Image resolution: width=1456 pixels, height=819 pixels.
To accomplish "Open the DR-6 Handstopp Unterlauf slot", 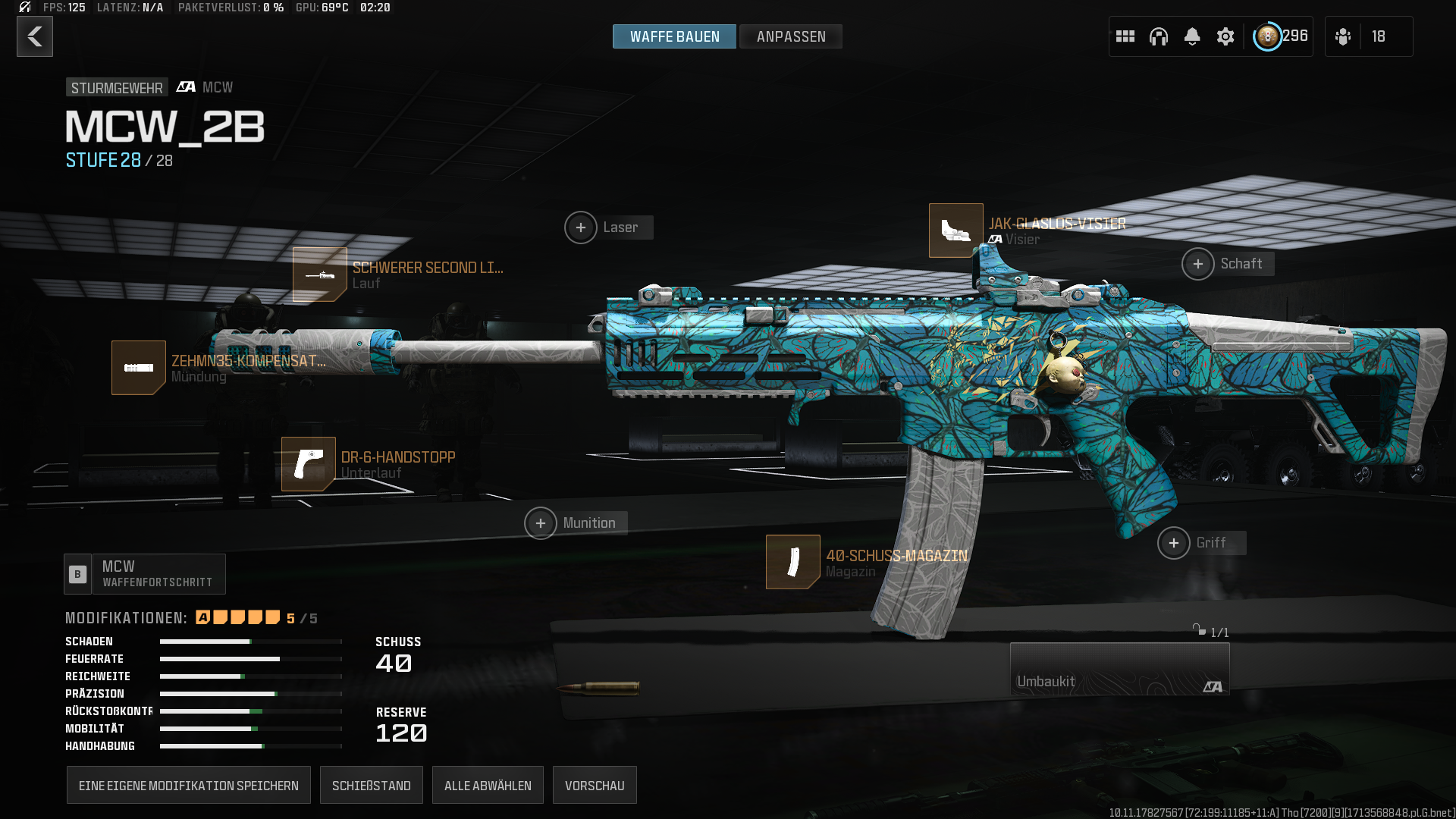I will click(x=309, y=464).
